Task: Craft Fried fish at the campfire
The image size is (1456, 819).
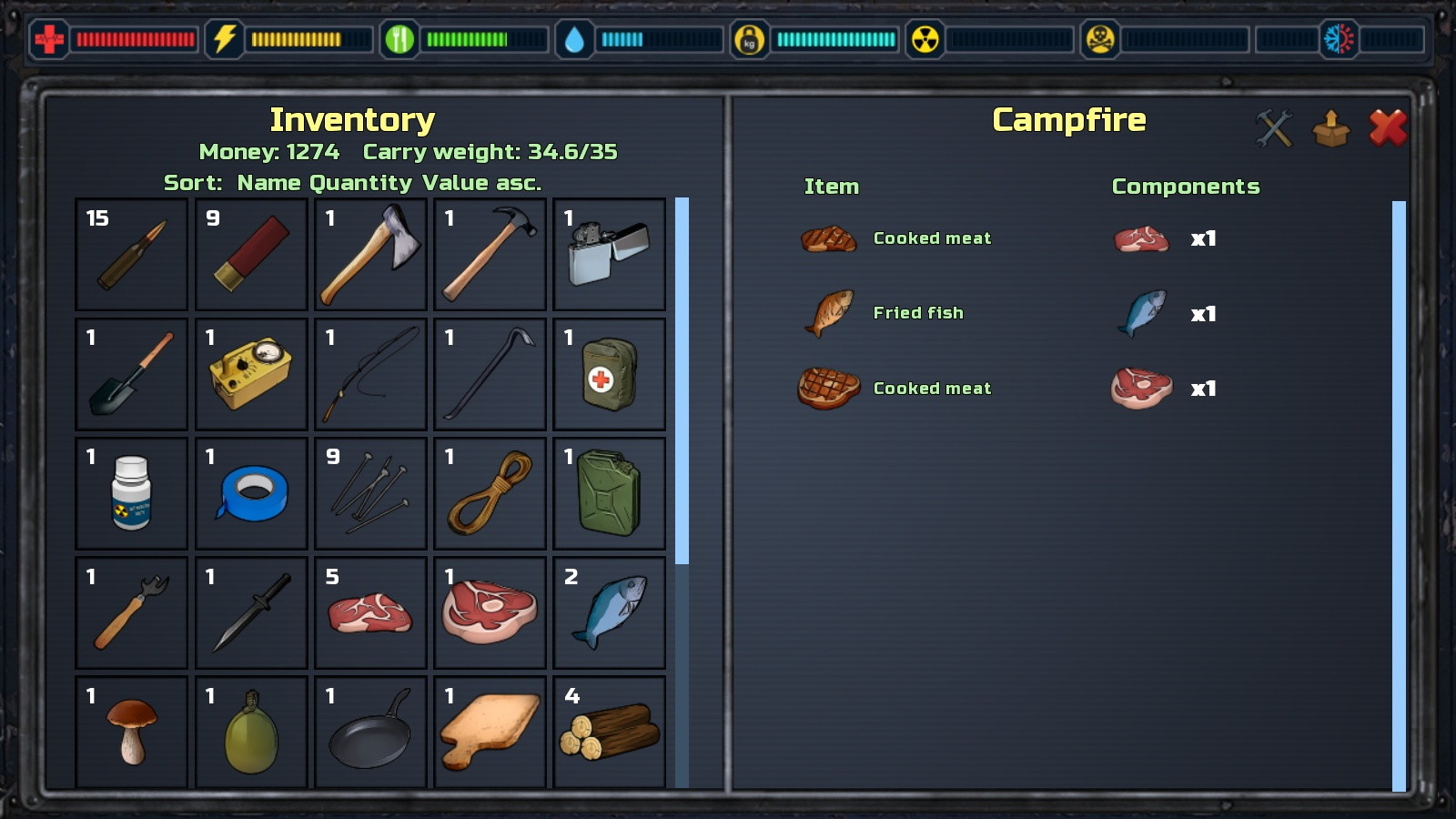Action: [x=917, y=312]
